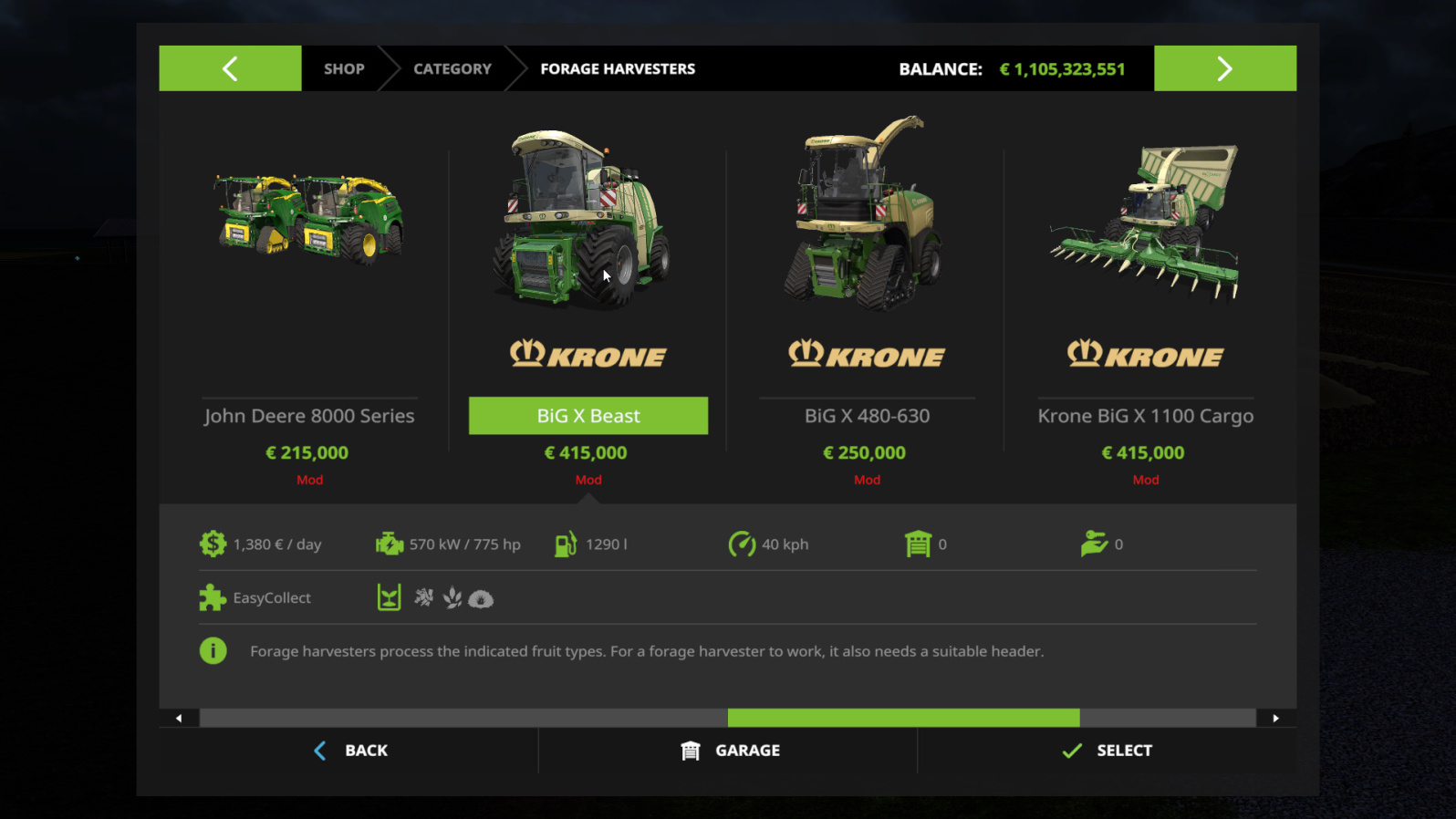
Task: Go to the Category breadcrumb tab
Action: pos(452,68)
